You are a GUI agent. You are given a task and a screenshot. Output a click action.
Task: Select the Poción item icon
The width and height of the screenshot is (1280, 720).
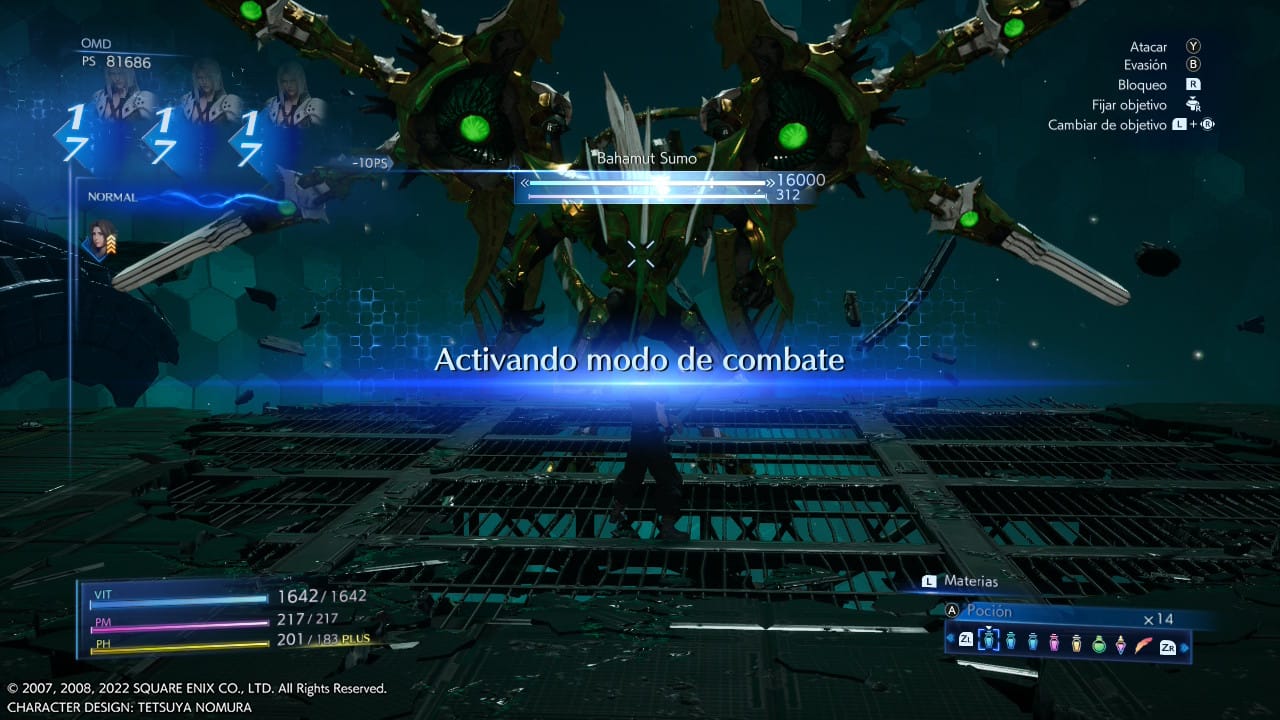(988, 643)
